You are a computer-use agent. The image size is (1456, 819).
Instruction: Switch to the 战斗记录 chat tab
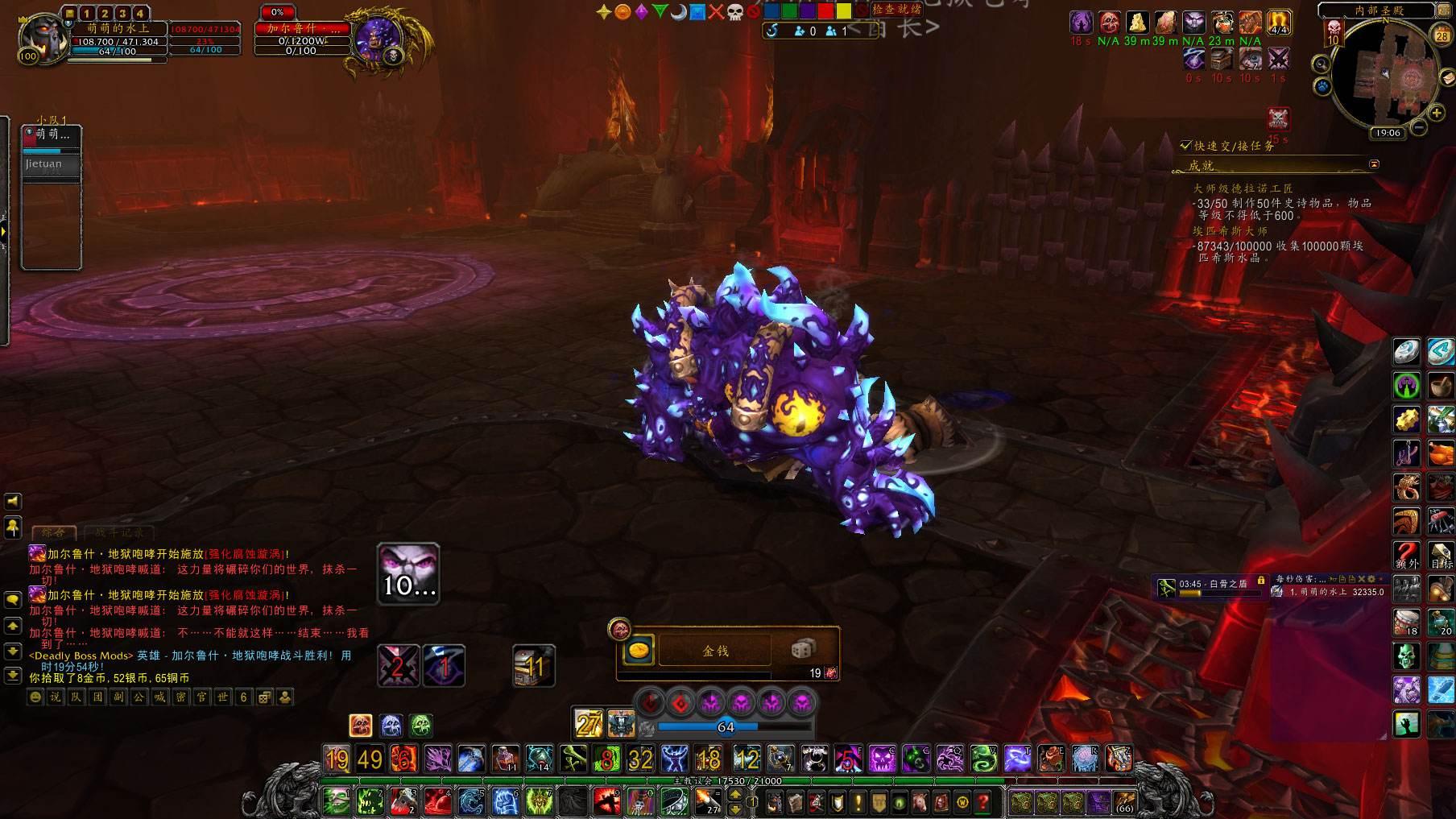(x=119, y=532)
